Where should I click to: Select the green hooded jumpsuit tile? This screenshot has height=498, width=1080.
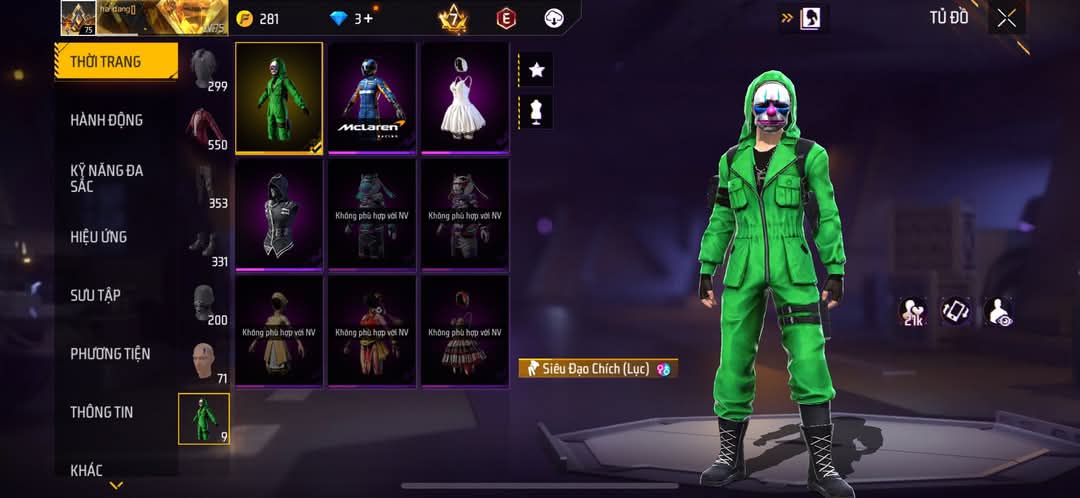[279, 98]
